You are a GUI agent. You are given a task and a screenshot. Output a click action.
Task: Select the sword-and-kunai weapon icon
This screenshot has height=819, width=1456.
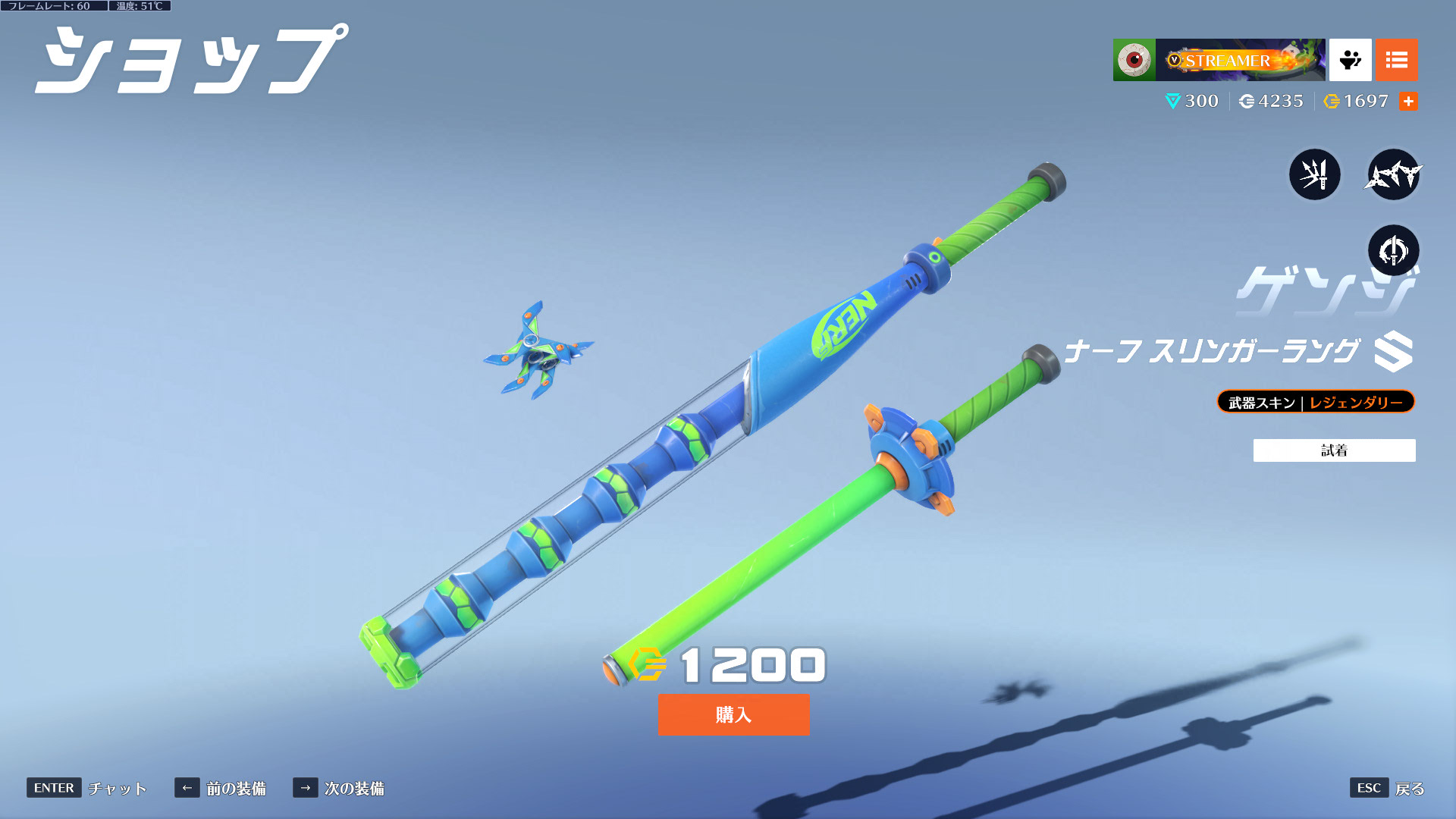click(x=1315, y=174)
